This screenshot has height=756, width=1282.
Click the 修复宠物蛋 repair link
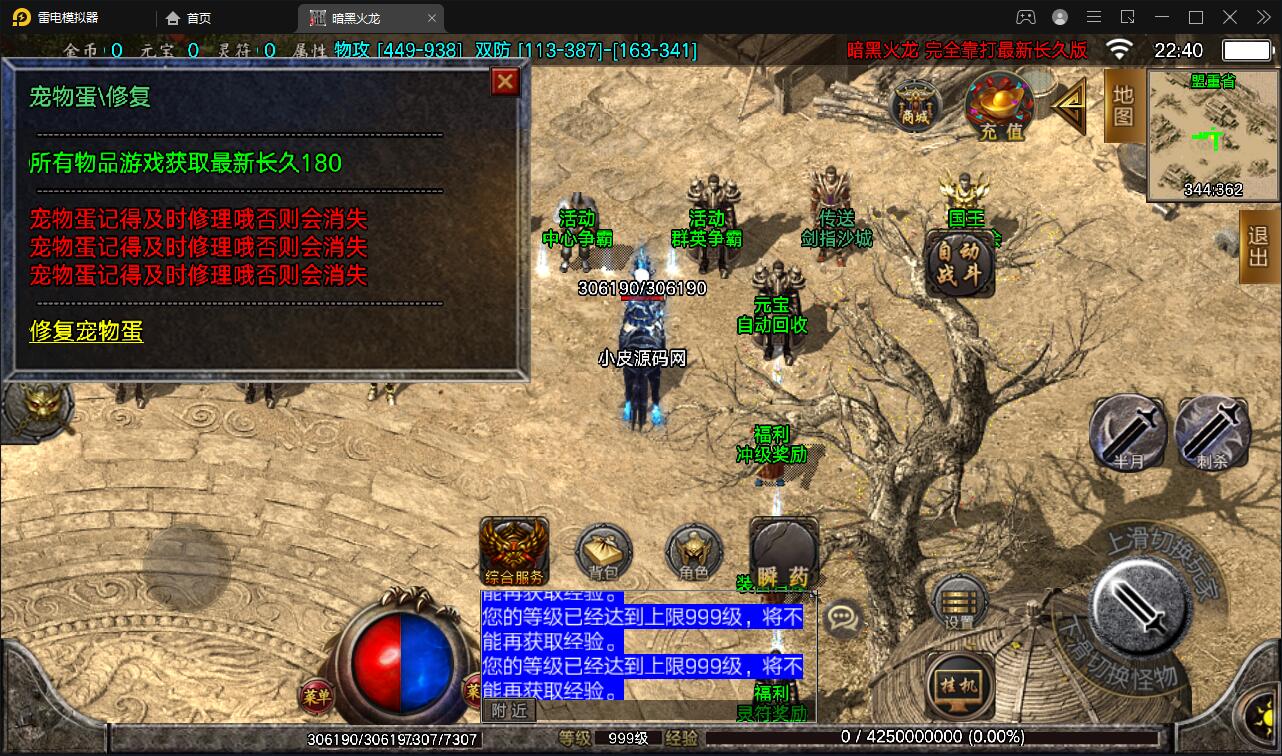click(x=86, y=333)
